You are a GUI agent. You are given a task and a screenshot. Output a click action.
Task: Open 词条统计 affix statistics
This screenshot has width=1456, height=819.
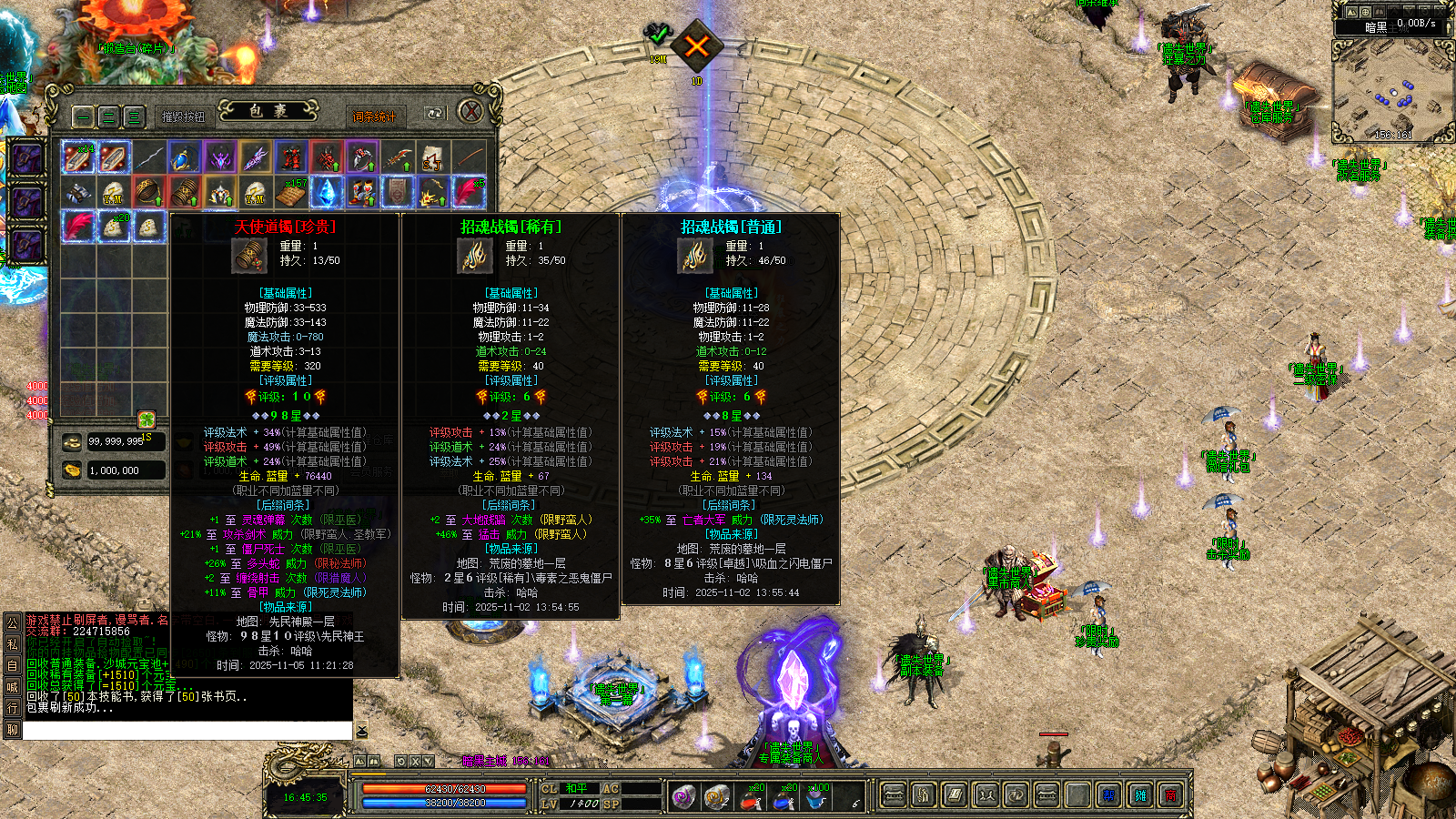(x=374, y=116)
